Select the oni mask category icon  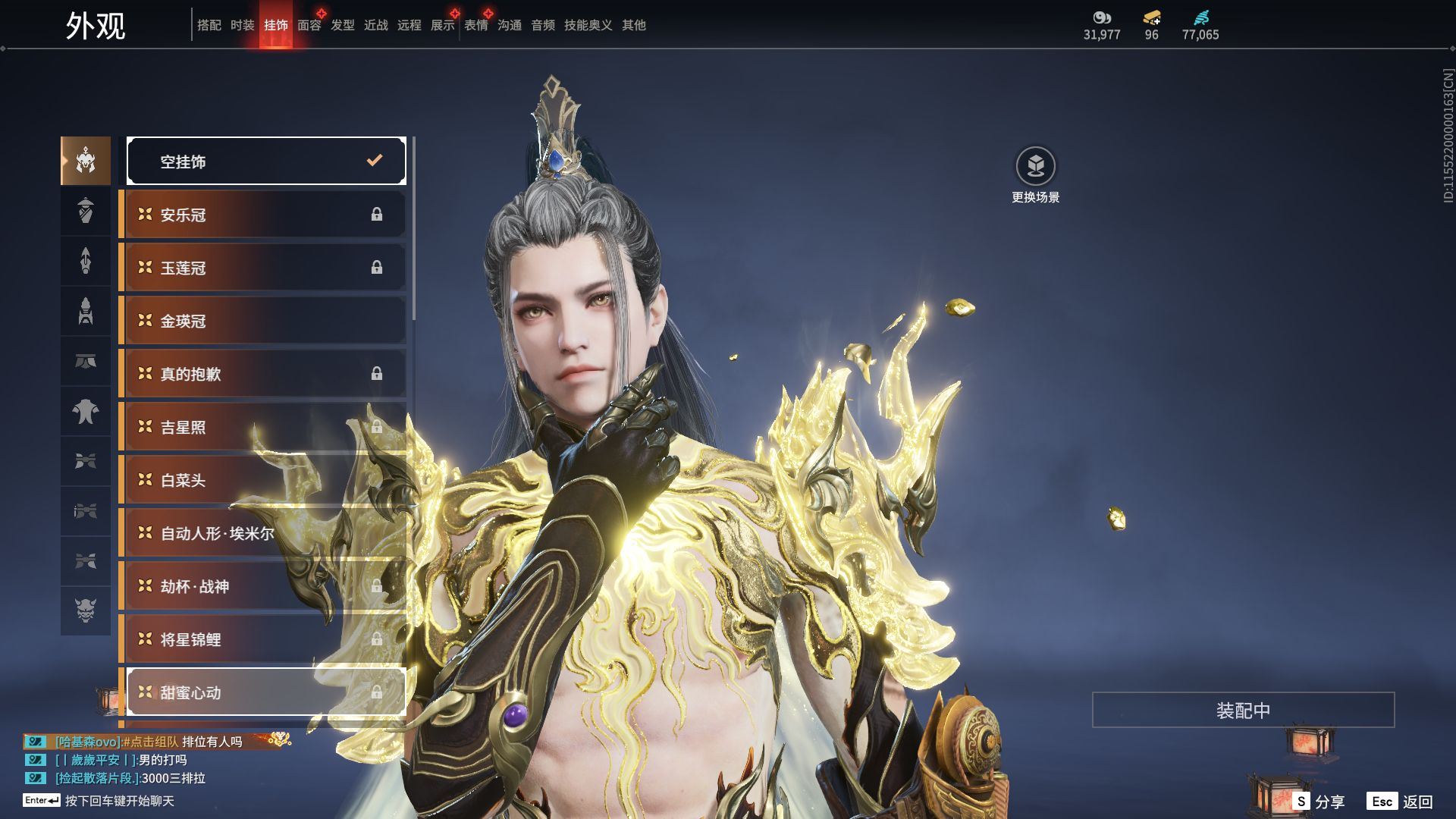click(x=86, y=610)
